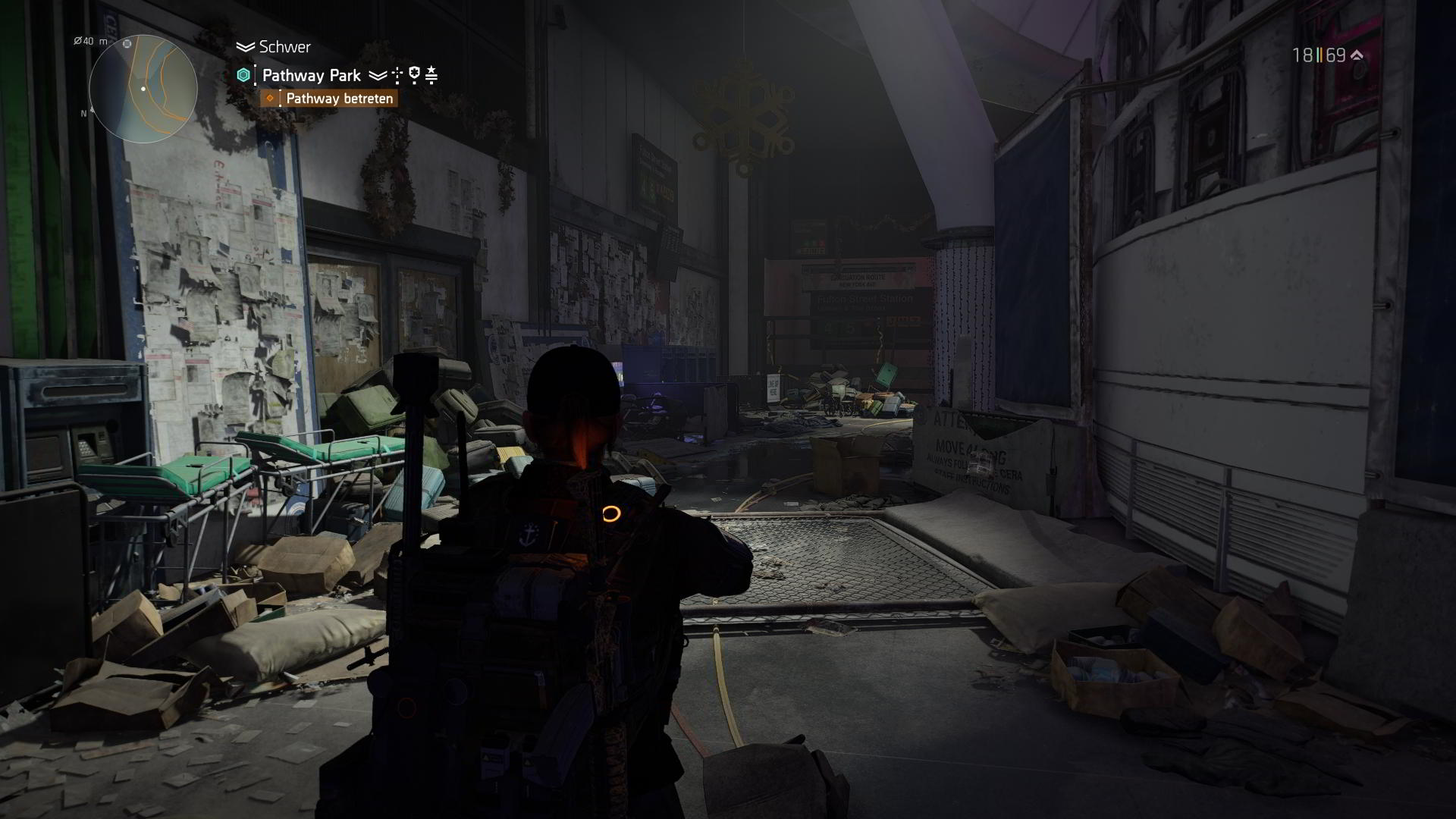Toggle the chevron following the Pathway Park label
This screenshot has width=1456, height=819.
[x=378, y=74]
